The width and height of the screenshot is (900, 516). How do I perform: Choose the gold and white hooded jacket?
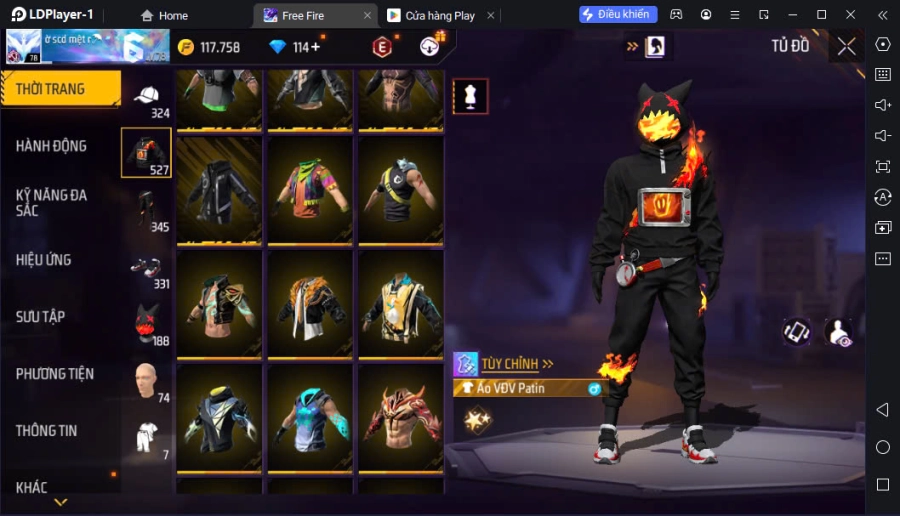point(400,304)
